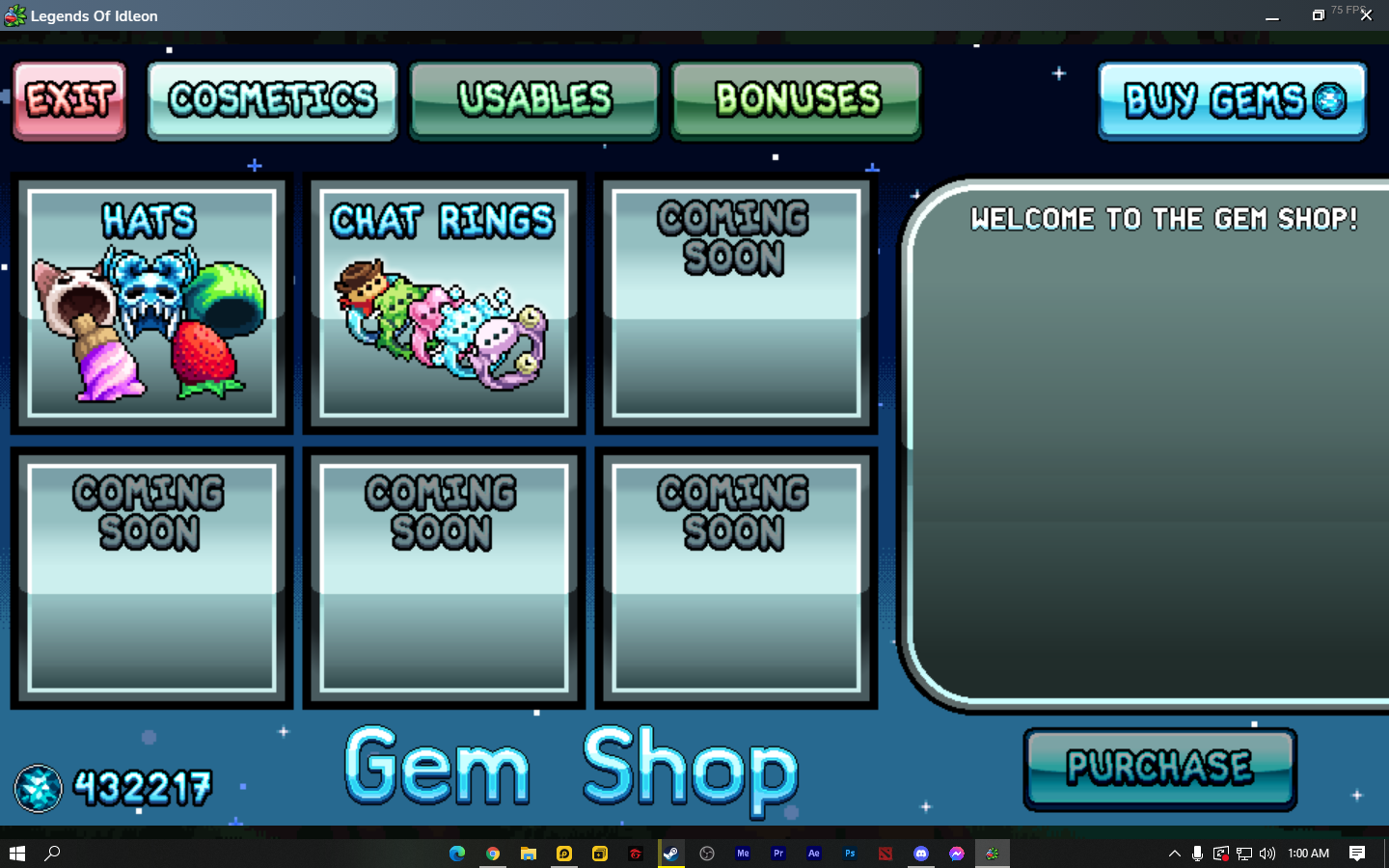Open After Effects from the taskbar
Screen dimensions: 1389x868
tap(814, 854)
